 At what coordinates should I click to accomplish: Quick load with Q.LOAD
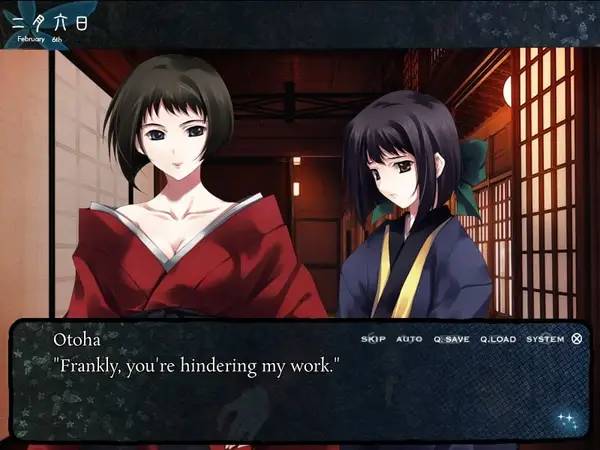pos(497,339)
